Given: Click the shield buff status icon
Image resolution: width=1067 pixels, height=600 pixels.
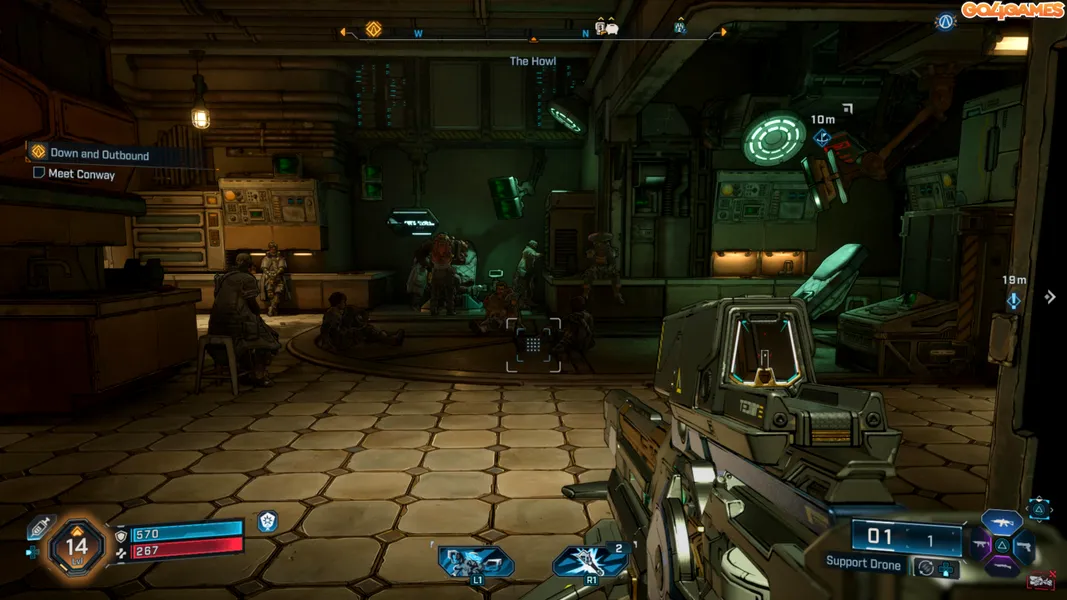Looking at the screenshot, I should pos(267,520).
